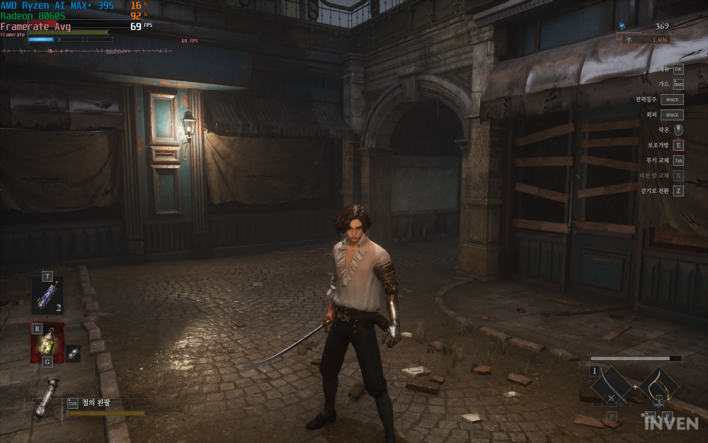This screenshot has width=708, height=443.
Task: Use the glowing lantern item slot
Action: tap(47, 342)
